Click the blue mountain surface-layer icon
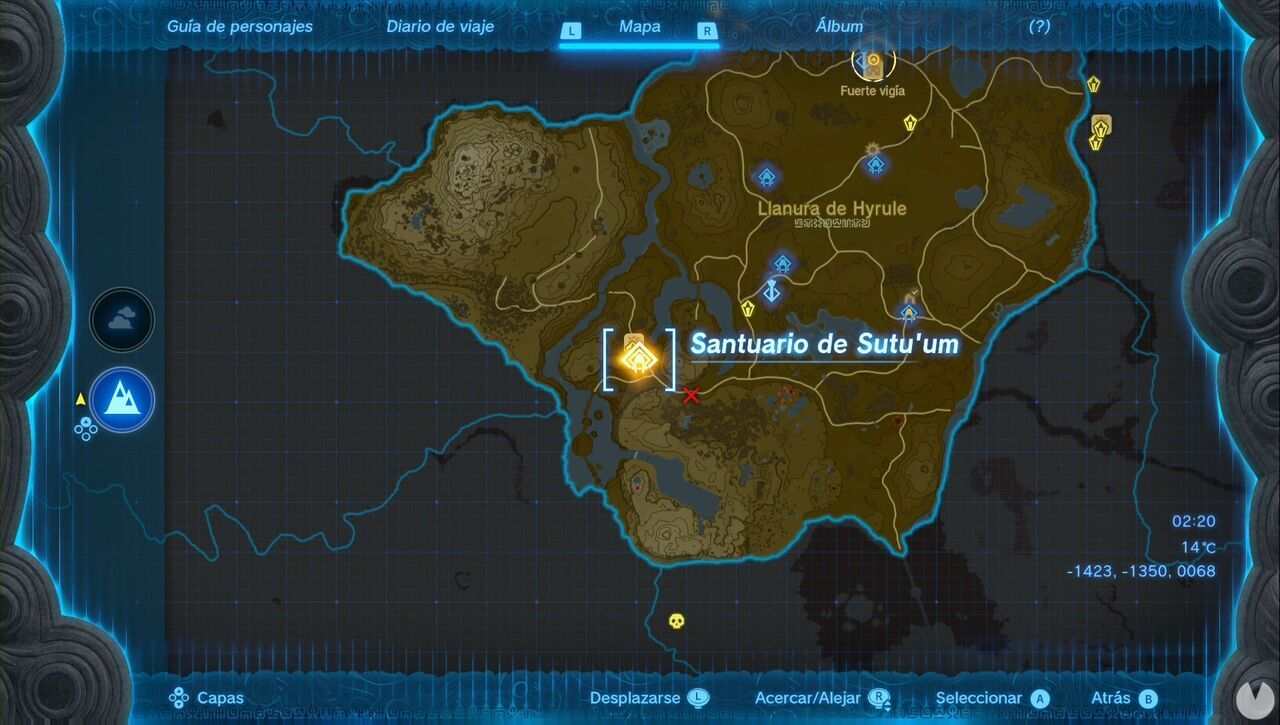Viewport: 1280px width, 725px height. [121, 399]
